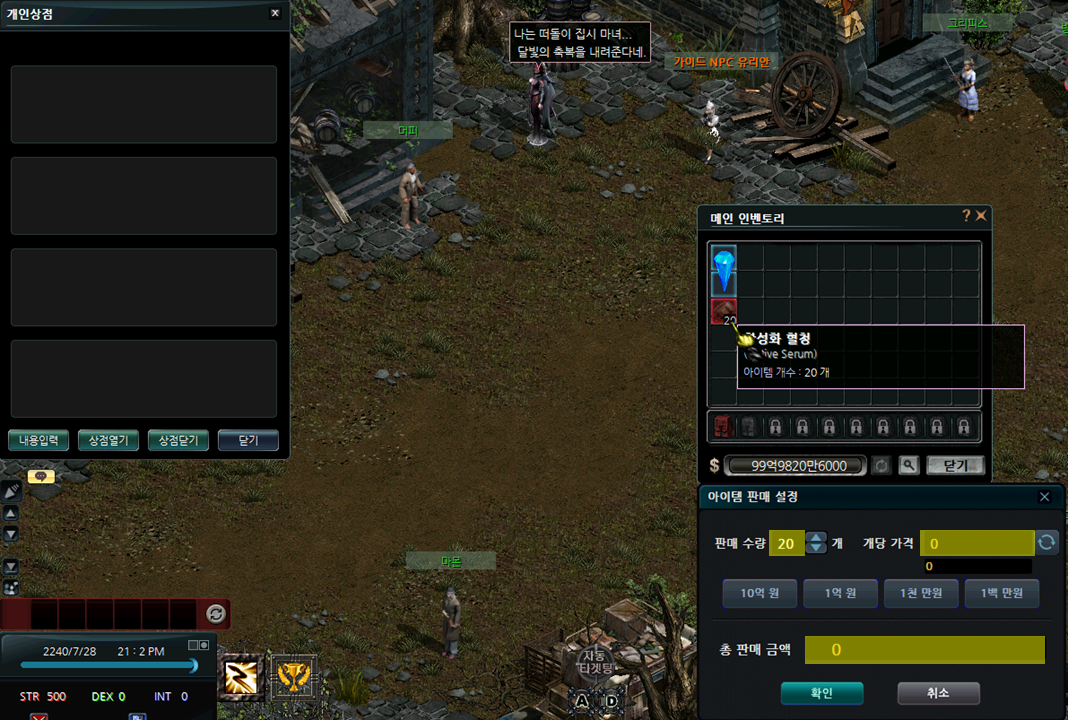Screen dimensions: 1068x720
Task: Reset the unit price with the refresh icon
Action: [x=1046, y=543]
